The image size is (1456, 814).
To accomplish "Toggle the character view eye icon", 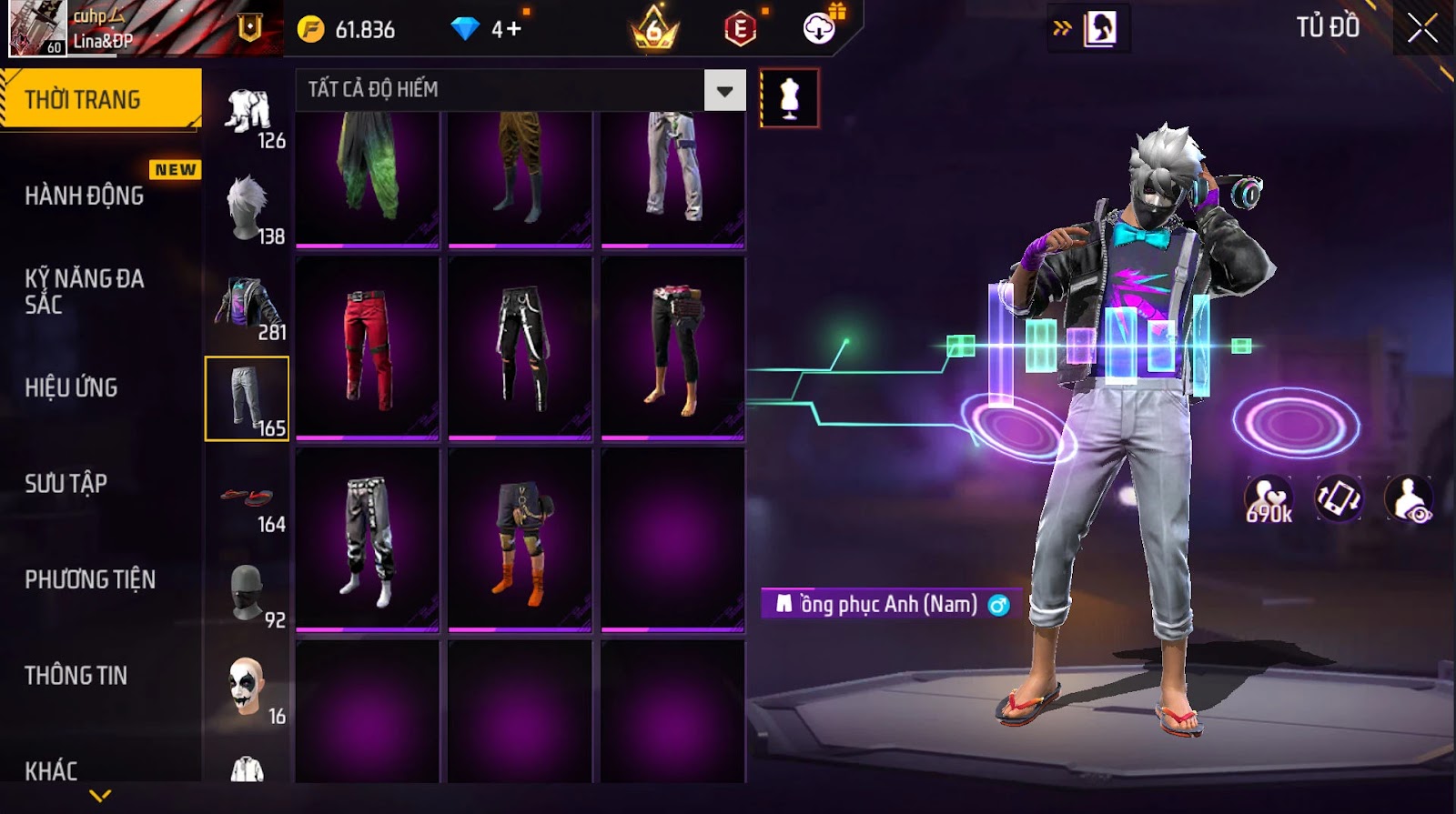I will (x=1408, y=499).
